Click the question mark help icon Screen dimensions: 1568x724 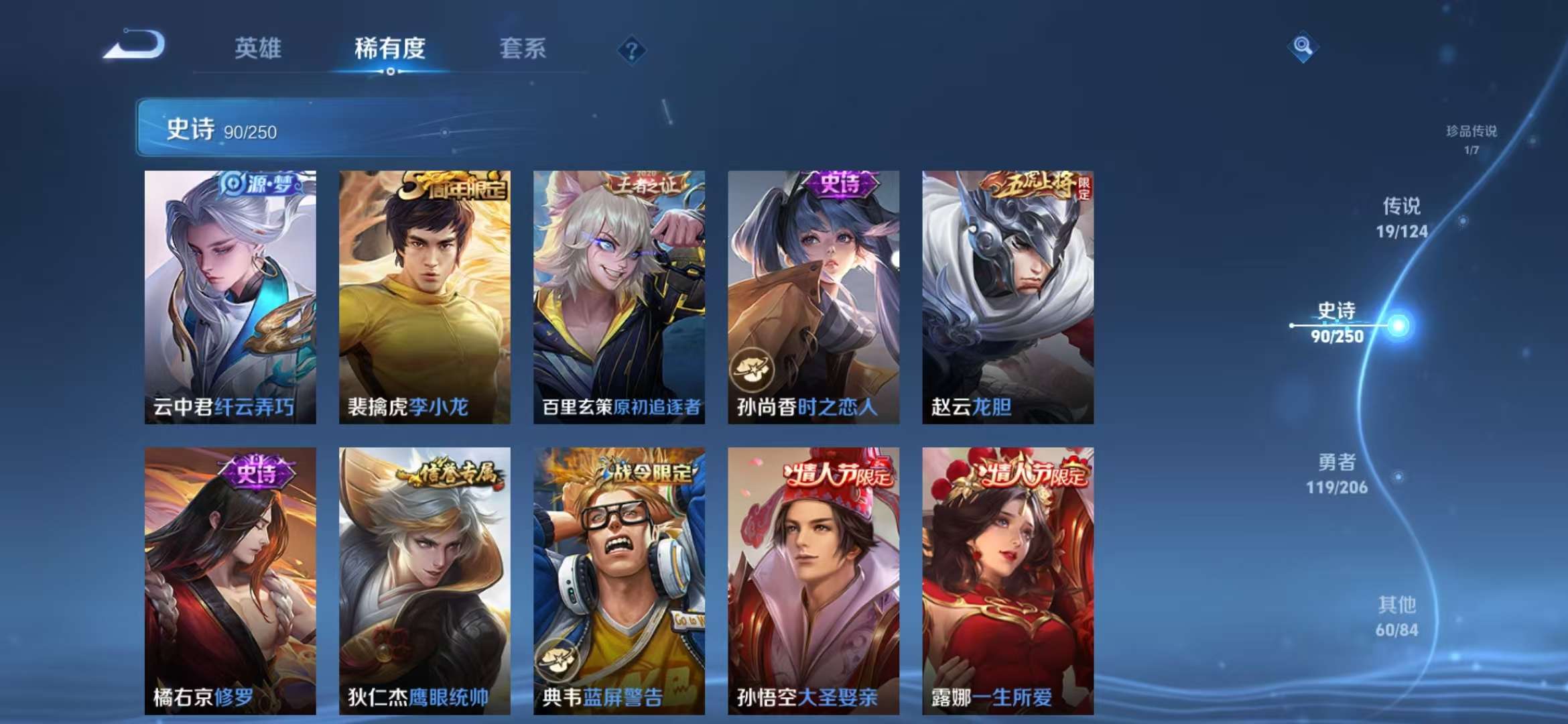tap(631, 48)
